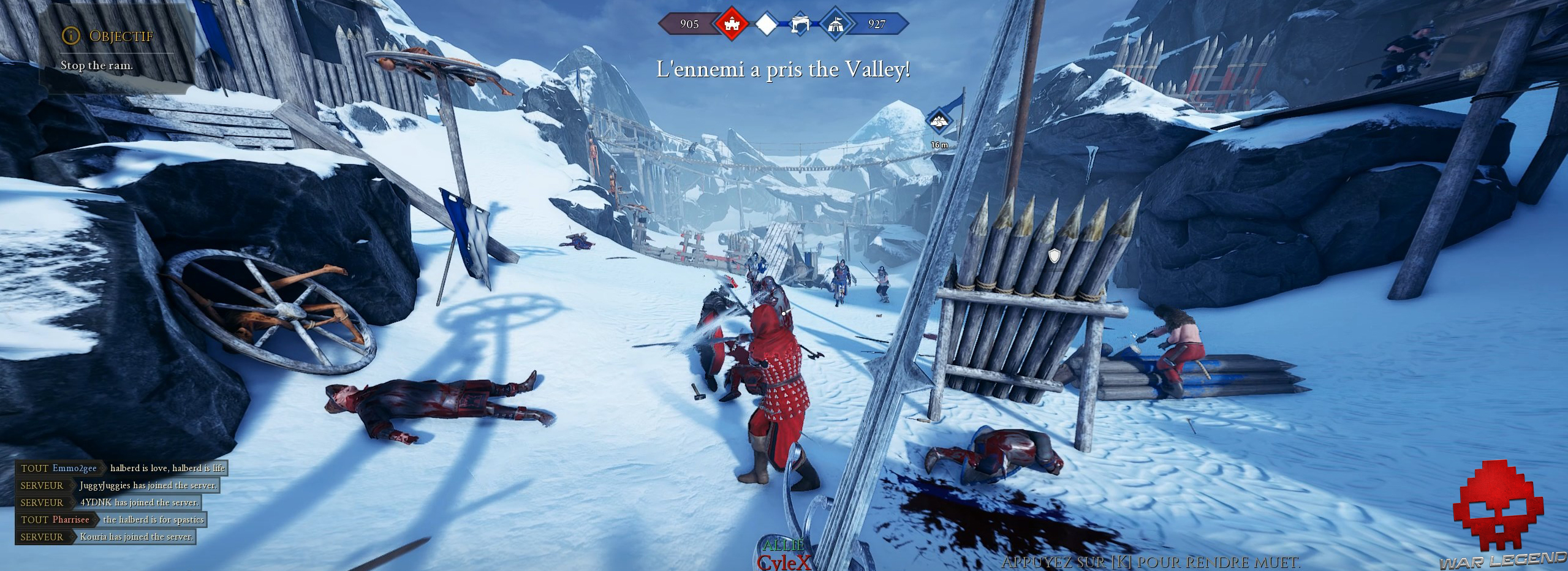This screenshot has width=1568, height=571.
Task: Click the player name Emmo2gee in chat
Action: coord(74,468)
